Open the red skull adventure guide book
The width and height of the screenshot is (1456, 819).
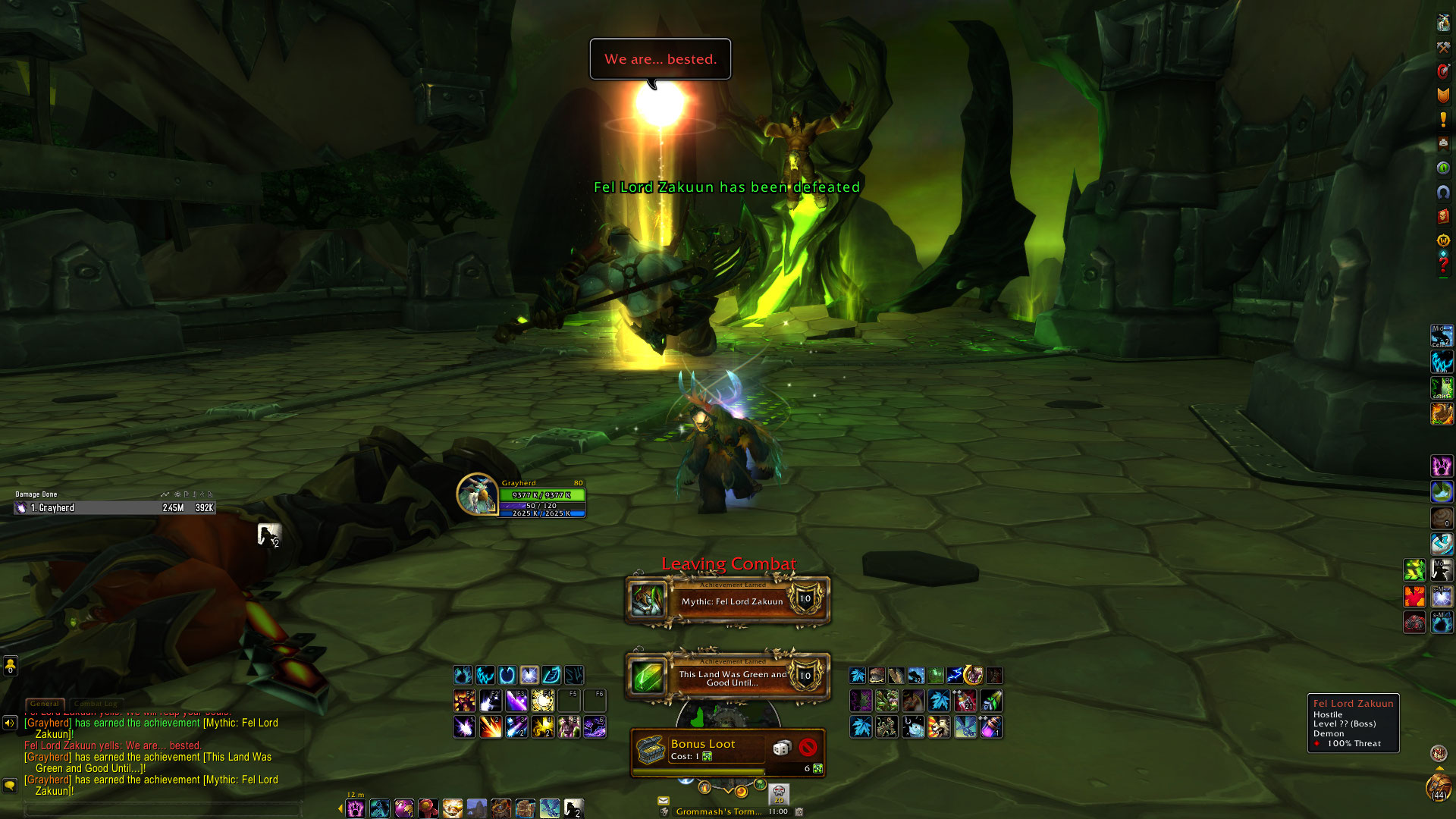(1443, 217)
